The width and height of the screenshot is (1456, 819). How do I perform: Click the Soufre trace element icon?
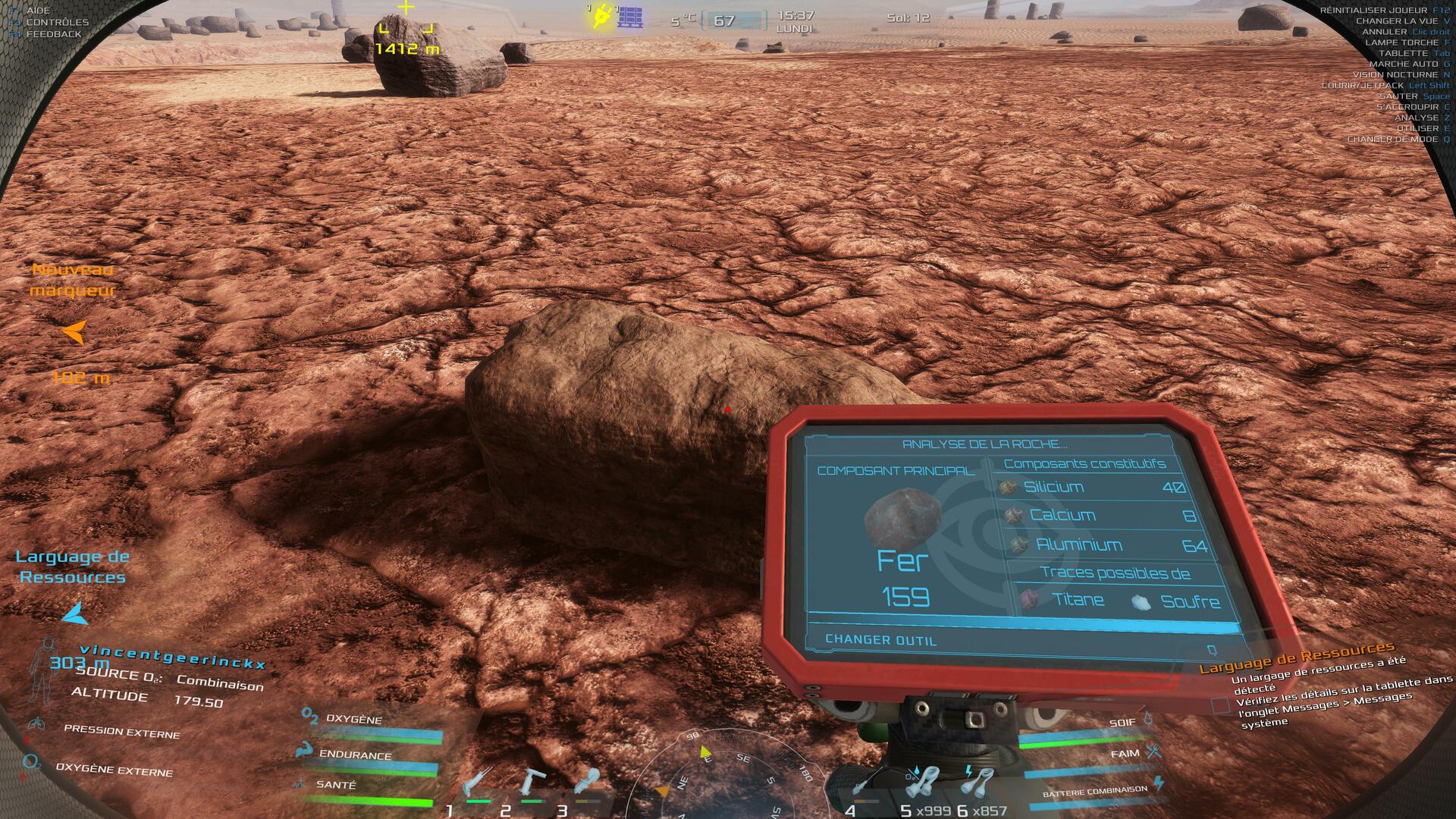1141,602
